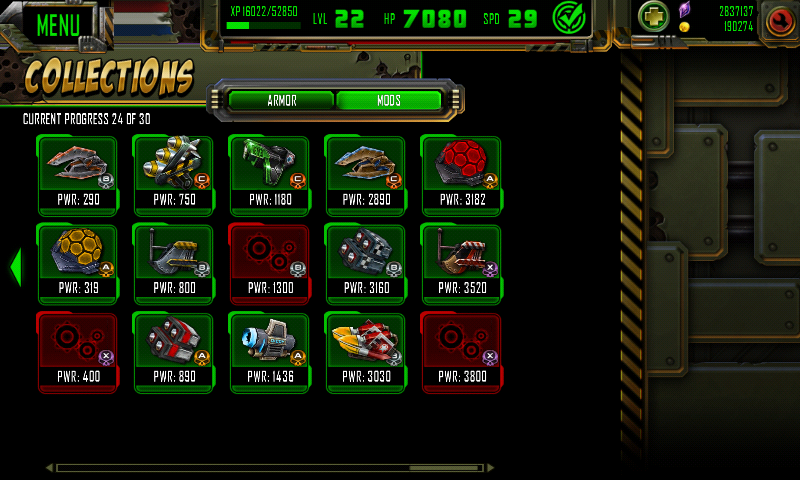Open the locked PWR: 1300 mod card
The width and height of the screenshot is (800, 480).
(269, 263)
